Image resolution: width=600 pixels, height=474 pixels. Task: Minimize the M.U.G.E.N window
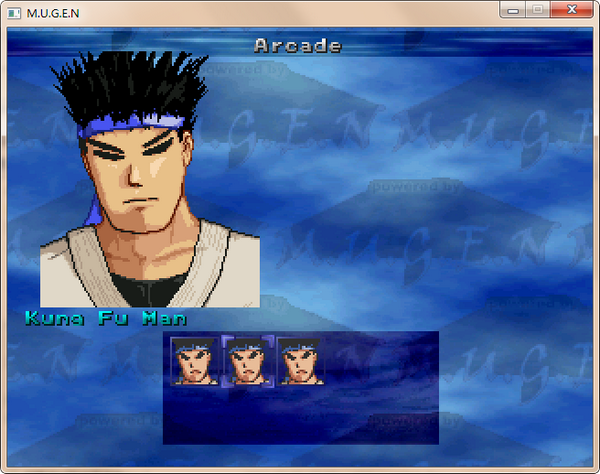pyautogui.click(x=513, y=9)
